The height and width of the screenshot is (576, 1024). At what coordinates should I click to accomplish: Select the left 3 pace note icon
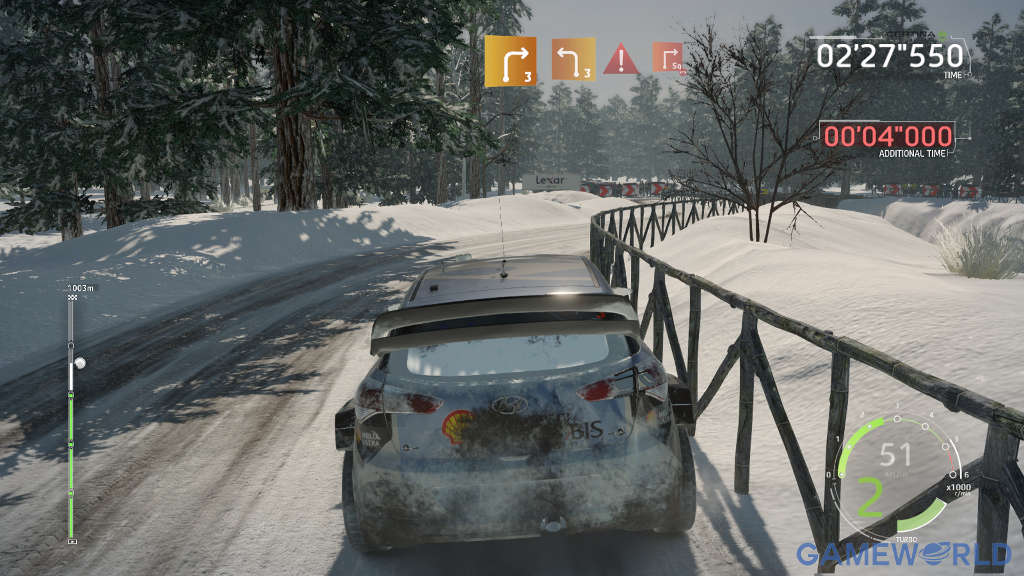[x=573, y=61]
